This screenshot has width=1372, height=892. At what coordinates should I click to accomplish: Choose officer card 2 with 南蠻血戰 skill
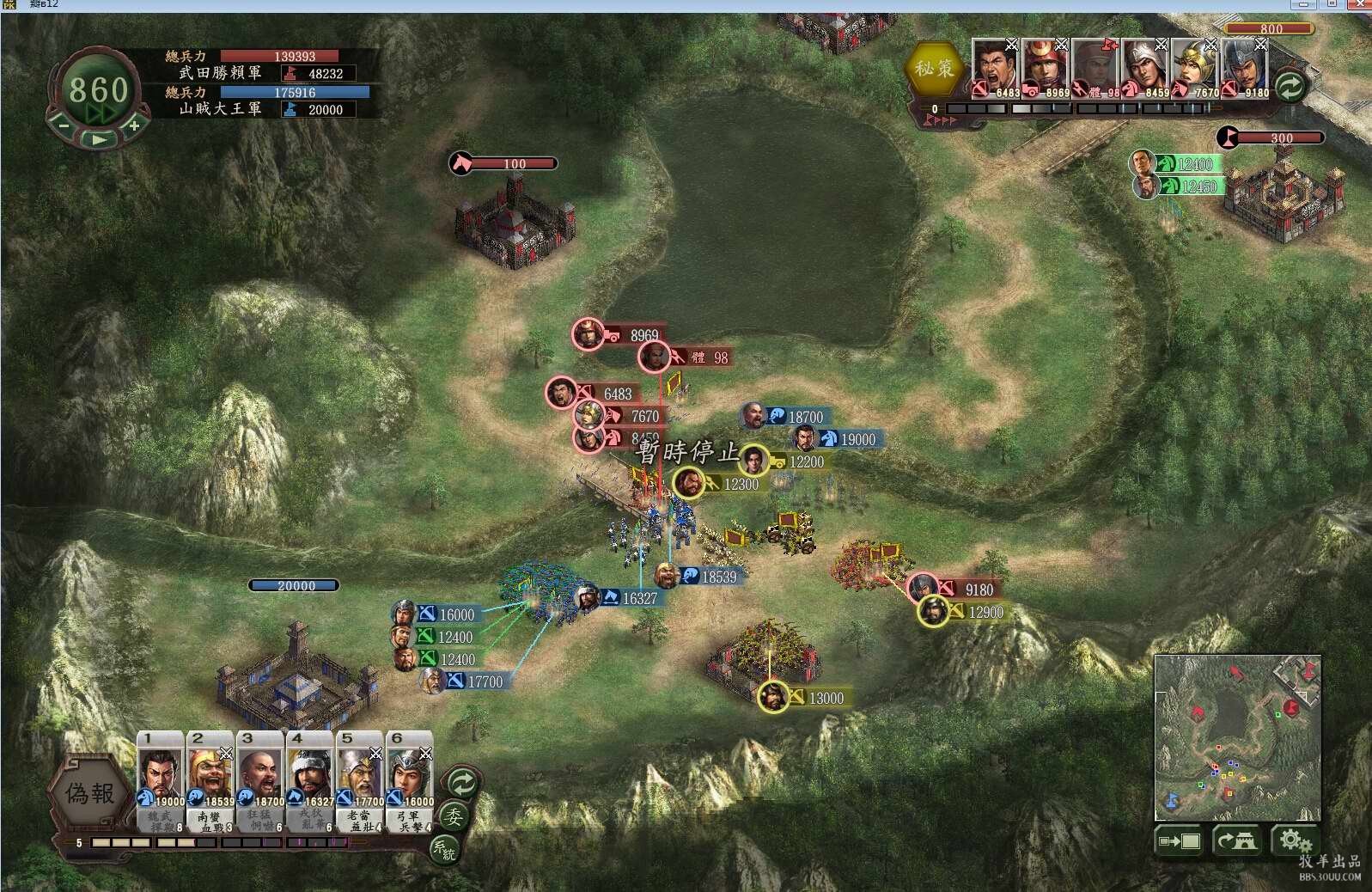pos(210,781)
